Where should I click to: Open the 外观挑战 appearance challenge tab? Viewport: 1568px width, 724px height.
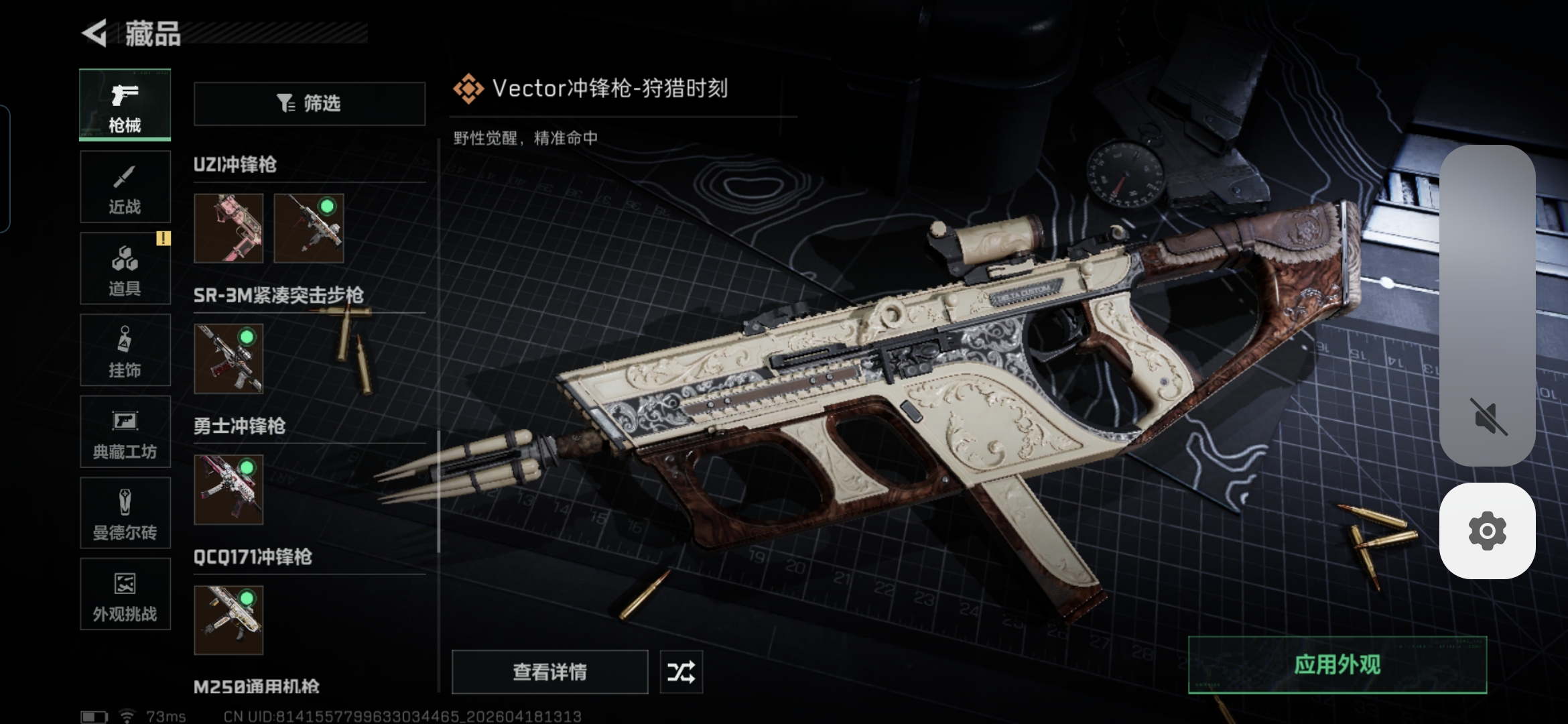(125, 595)
